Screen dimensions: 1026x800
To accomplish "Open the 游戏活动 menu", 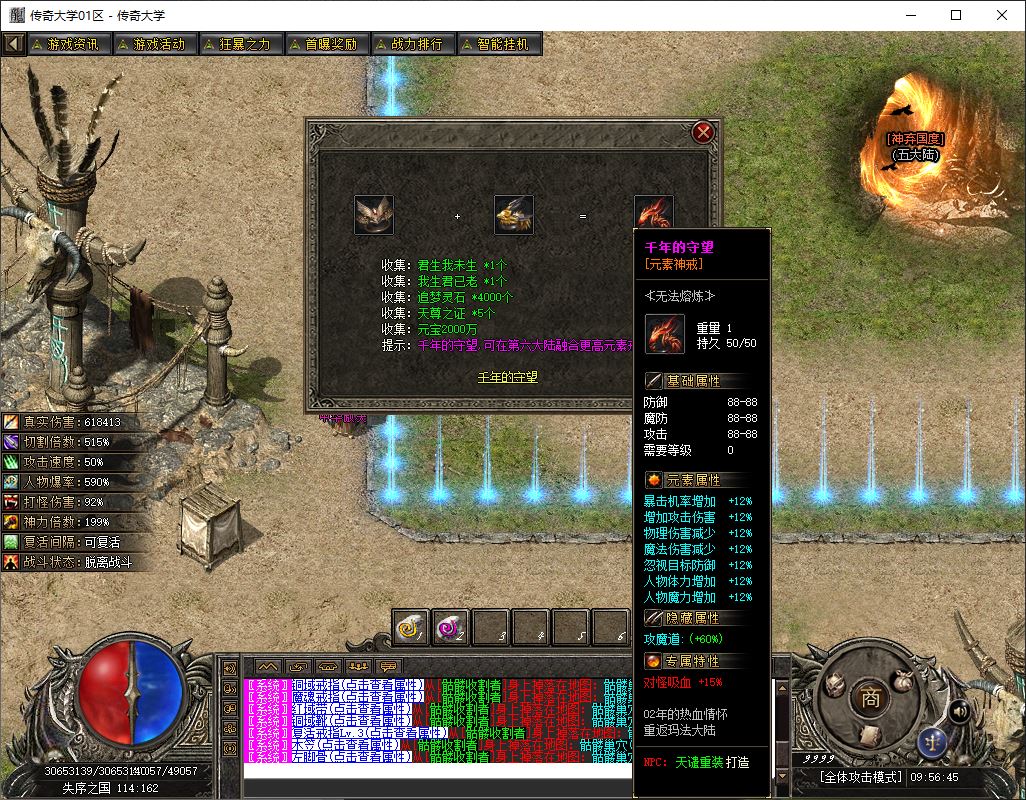I will click(151, 44).
